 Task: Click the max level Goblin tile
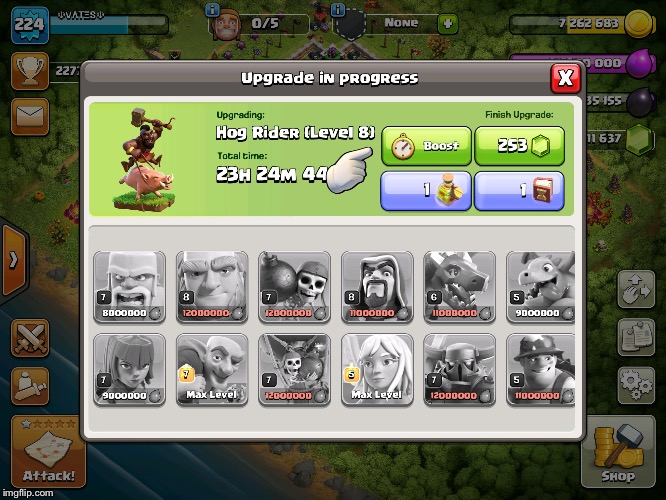click(213, 368)
